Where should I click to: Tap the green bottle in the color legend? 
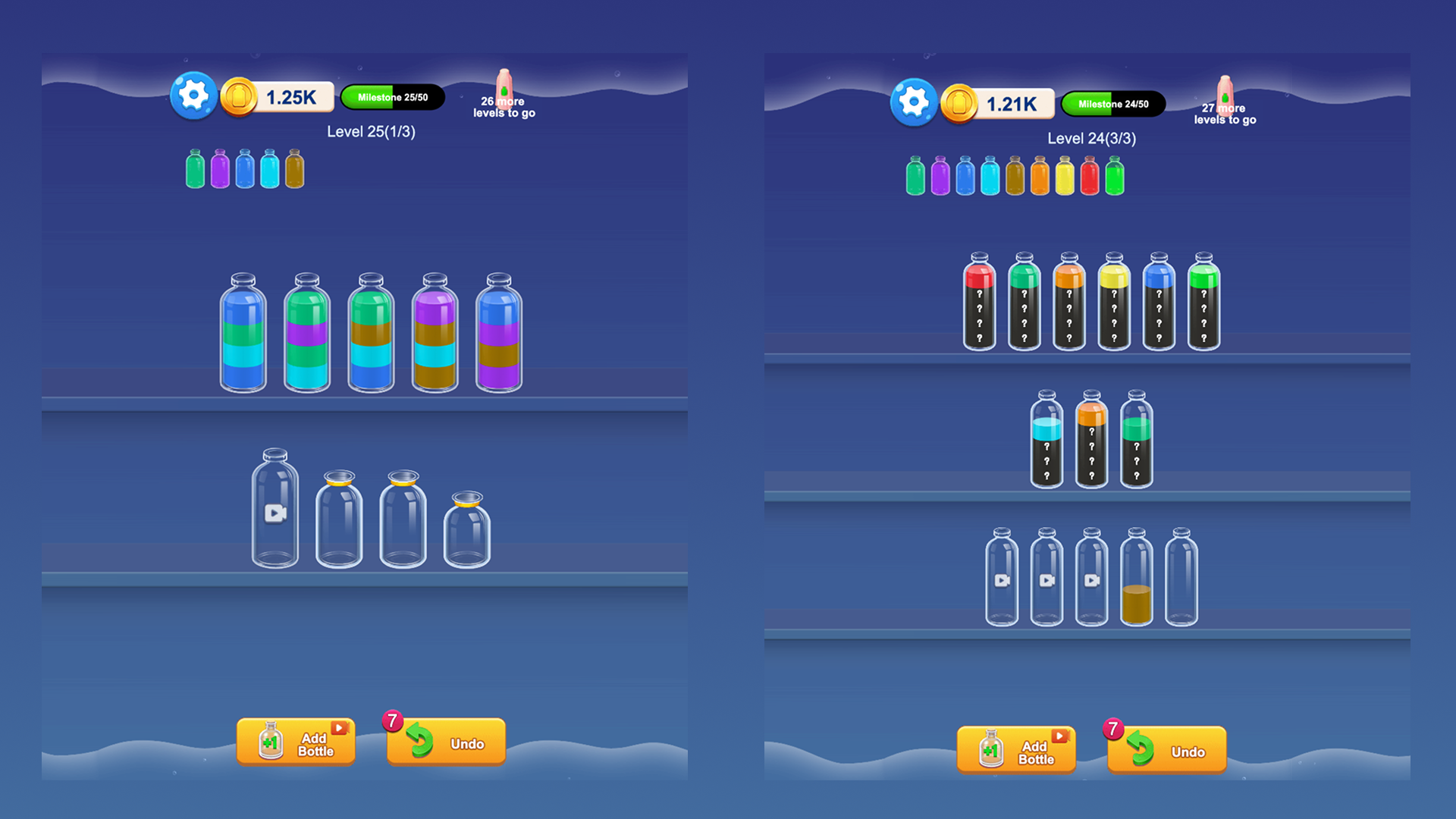tap(193, 168)
